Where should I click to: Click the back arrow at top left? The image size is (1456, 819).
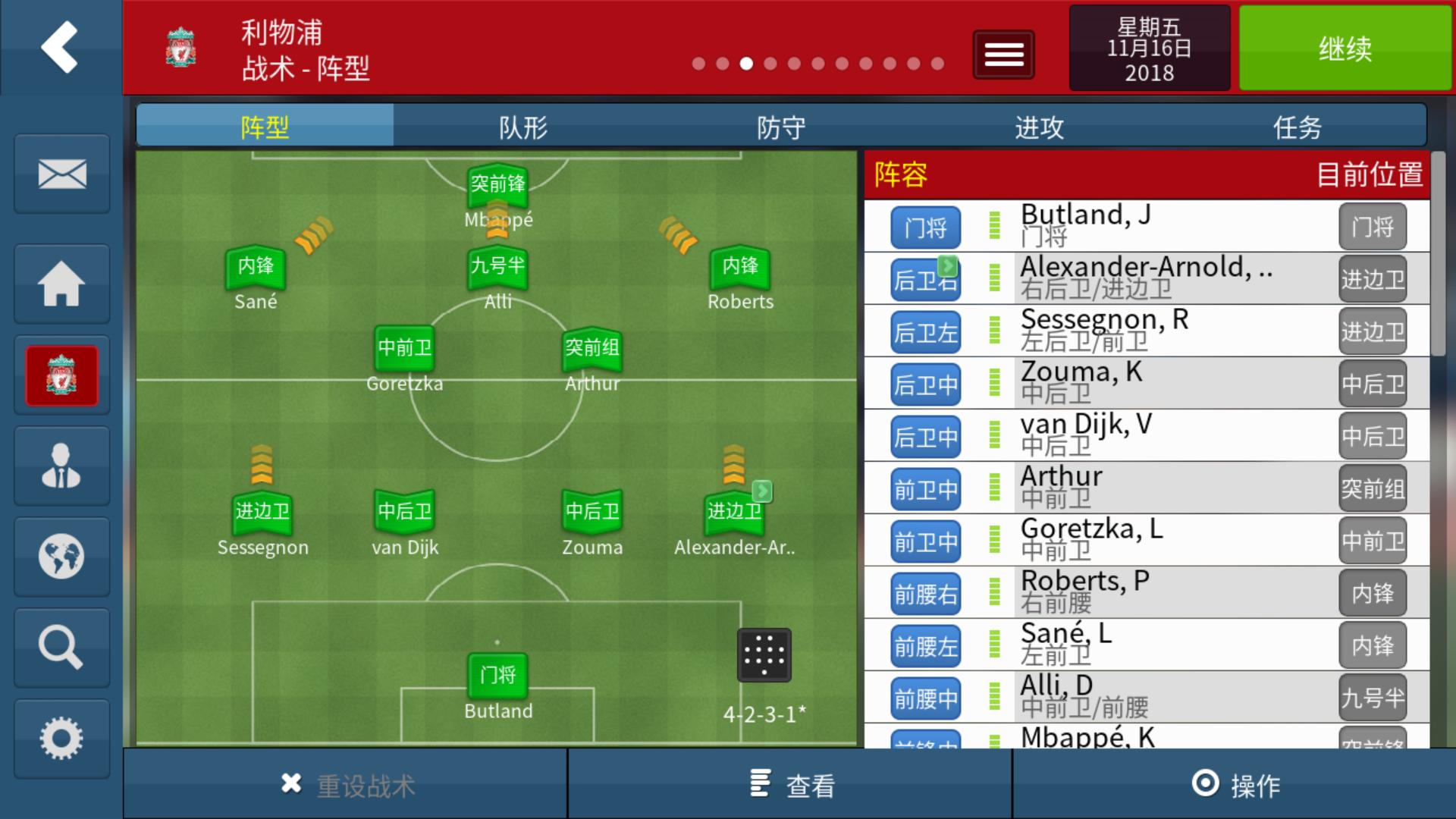61,47
